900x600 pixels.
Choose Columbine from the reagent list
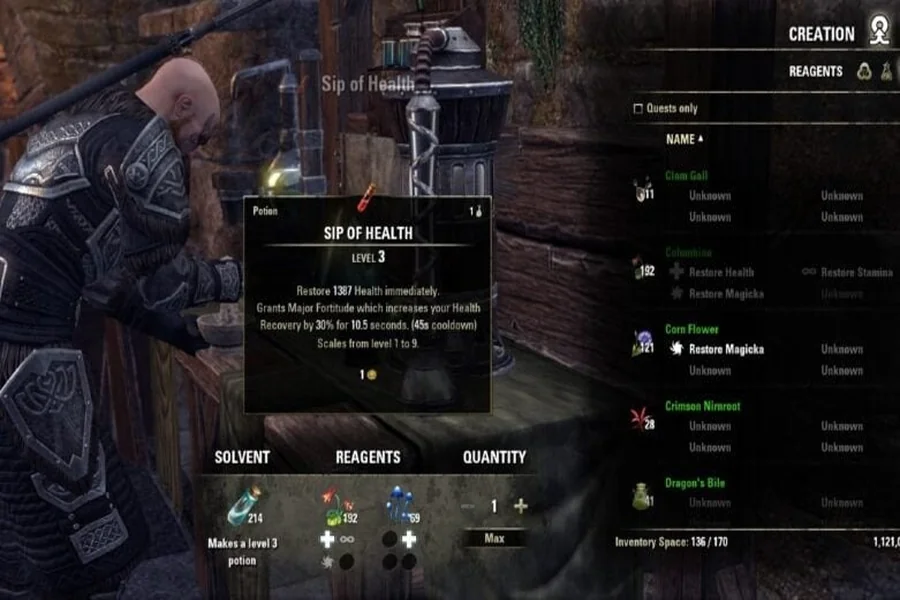pyautogui.click(x=688, y=253)
